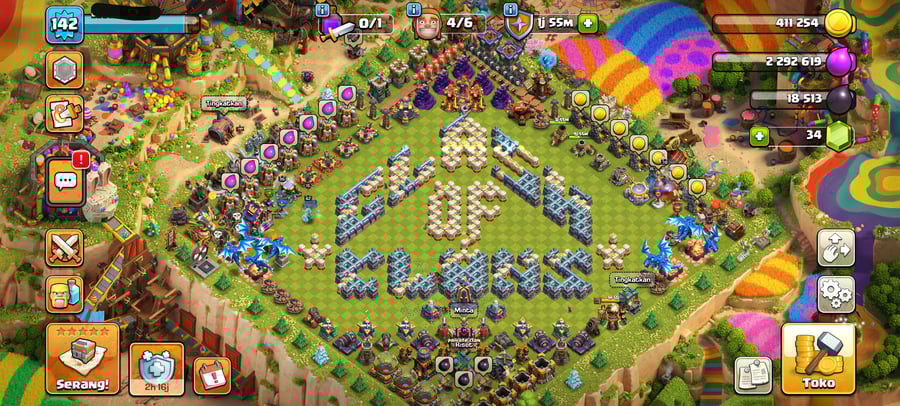This screenshot has height=406, width=900.
Task: Open the clipboard notes button beside Toko
Action: coord(753,375)
